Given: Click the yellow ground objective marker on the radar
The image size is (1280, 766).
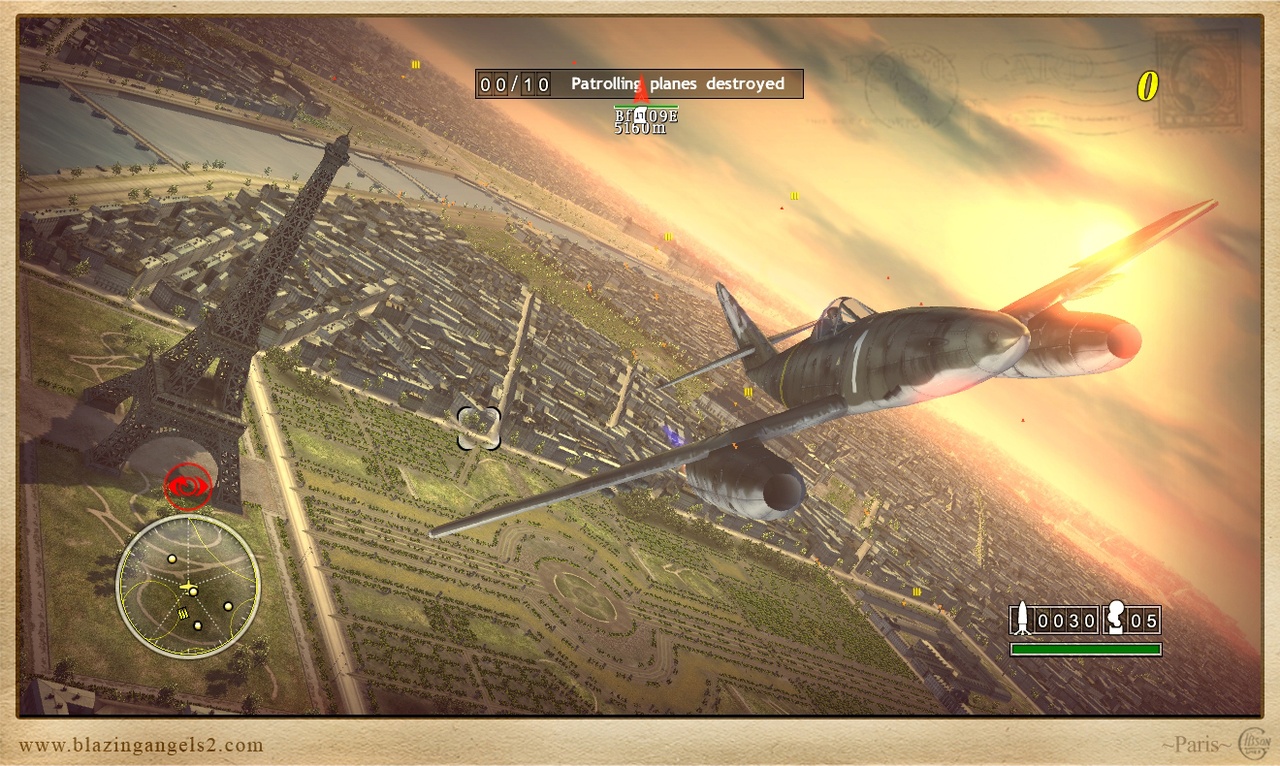Looking at the screenshot, I should click(x=183, y=612).
